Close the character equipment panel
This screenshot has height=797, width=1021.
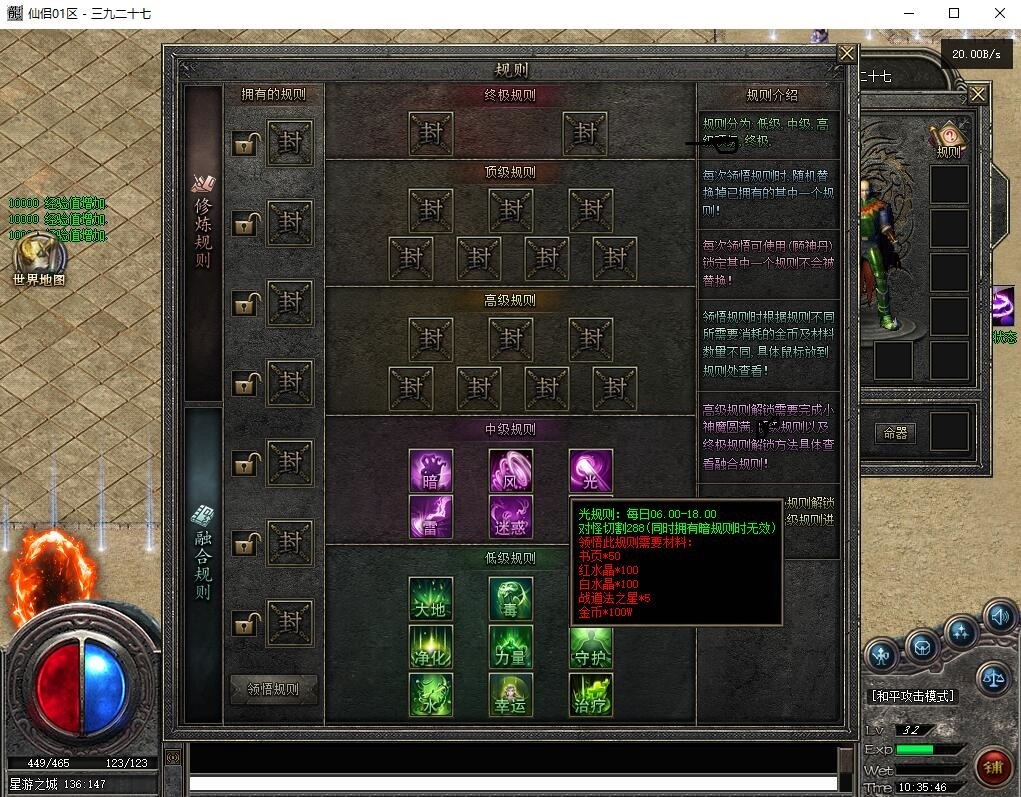tap(978, 95)
